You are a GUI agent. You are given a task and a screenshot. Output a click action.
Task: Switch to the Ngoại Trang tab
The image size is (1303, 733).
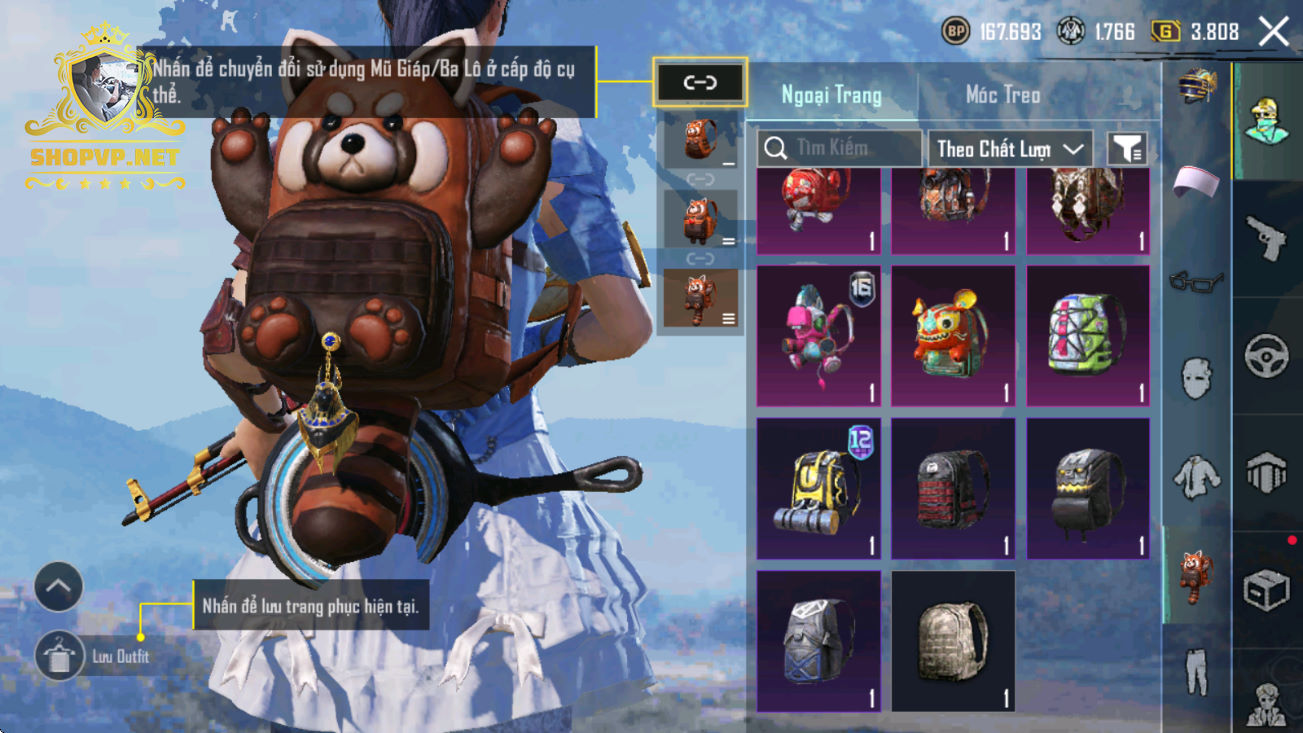[x=832, y=96]
